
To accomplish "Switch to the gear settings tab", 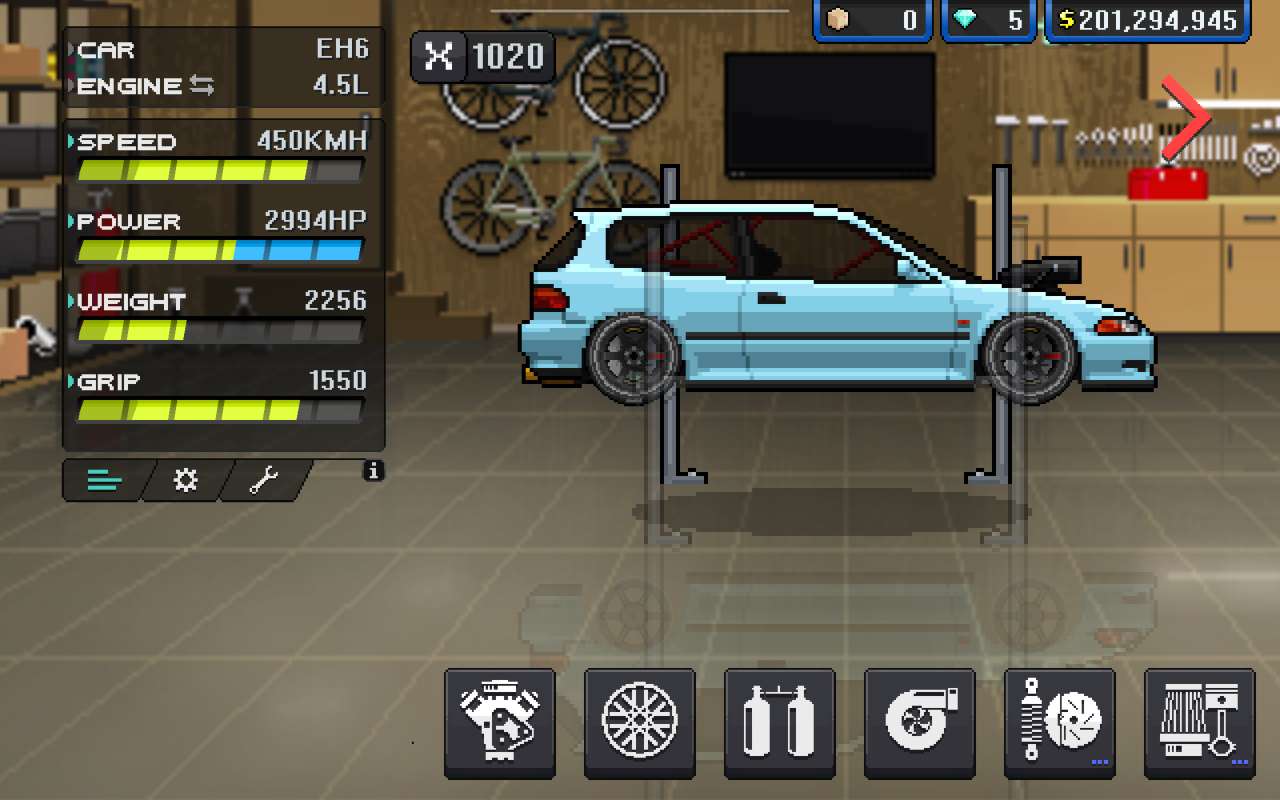I will point(186,481).
